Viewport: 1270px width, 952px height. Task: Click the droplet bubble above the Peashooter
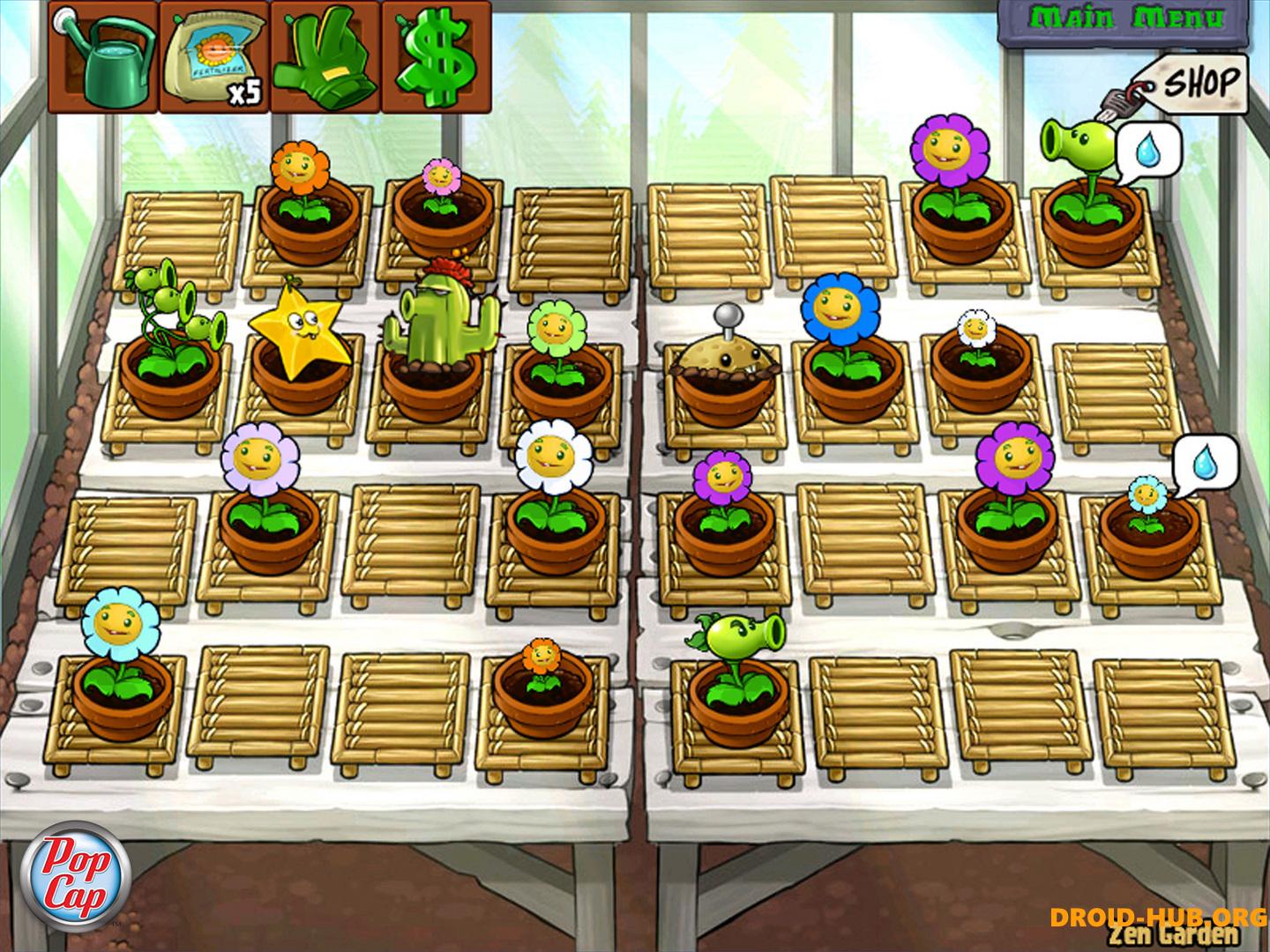1150,150
